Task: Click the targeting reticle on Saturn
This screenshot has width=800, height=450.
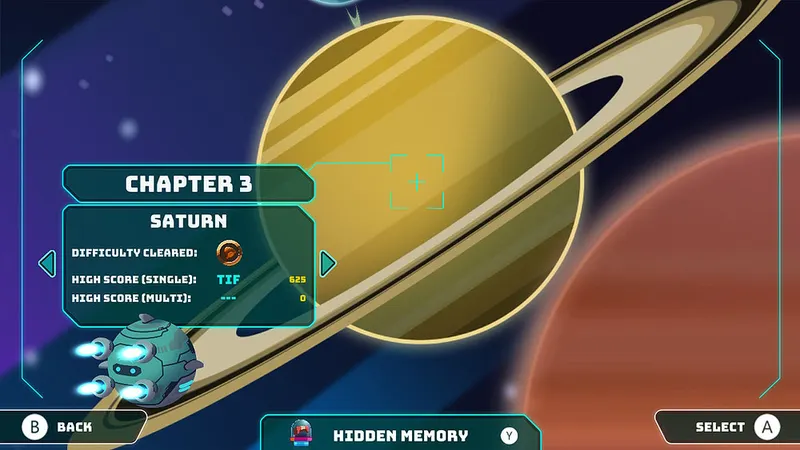Action: [x=416, y=182]
